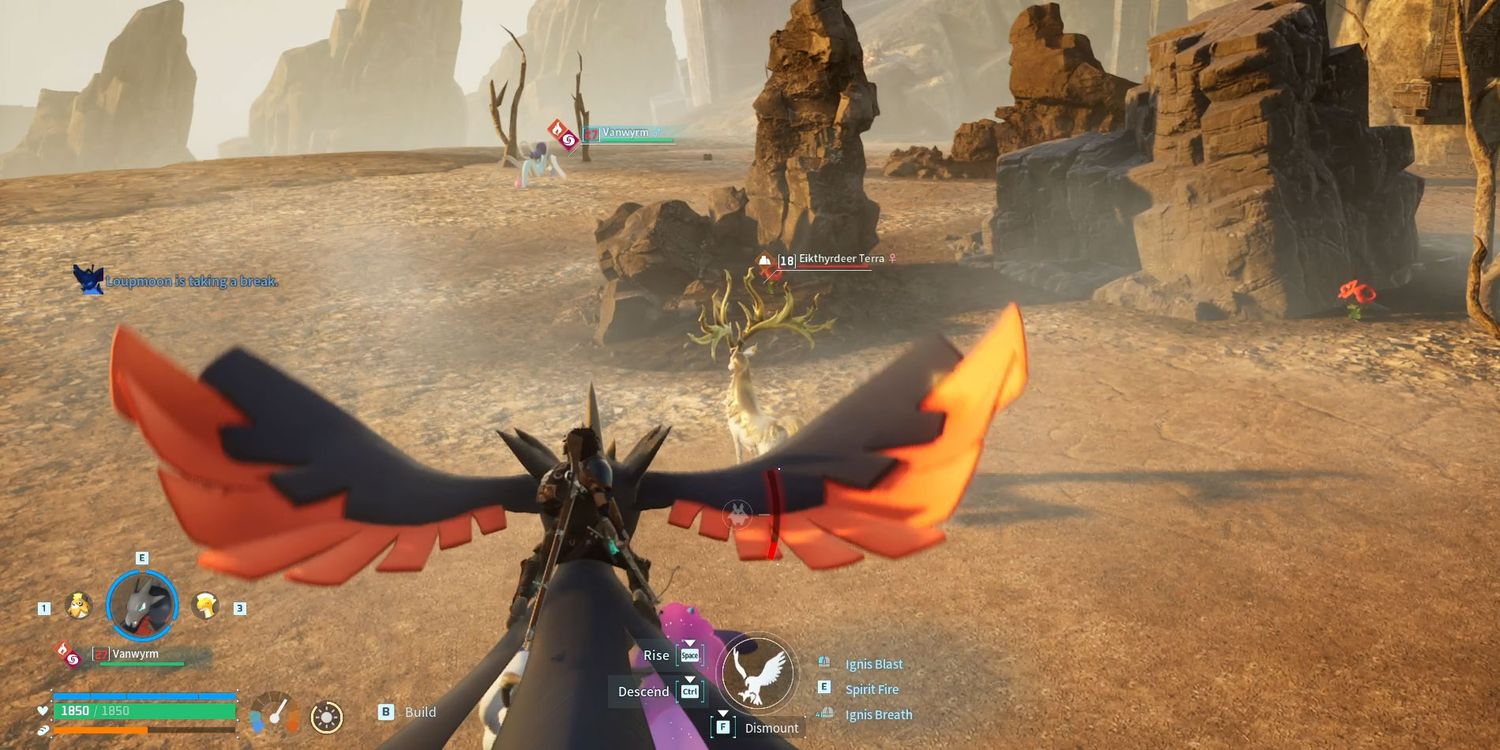Screen dimensions: 1500x750
Task: Activate the Spirit Fire skill
Action: pos(872,689)
